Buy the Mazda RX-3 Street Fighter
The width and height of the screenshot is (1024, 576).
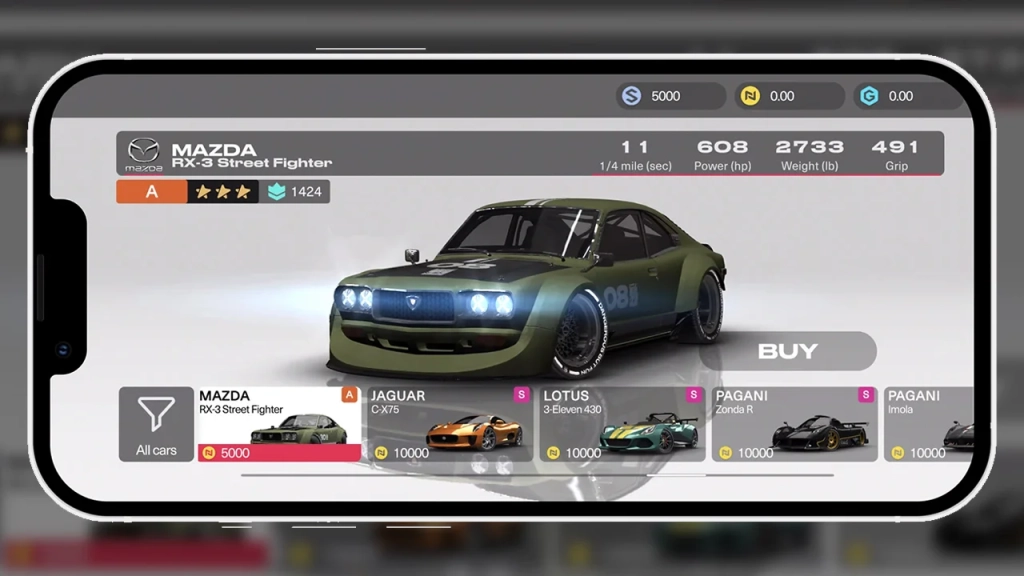point(787,351)
